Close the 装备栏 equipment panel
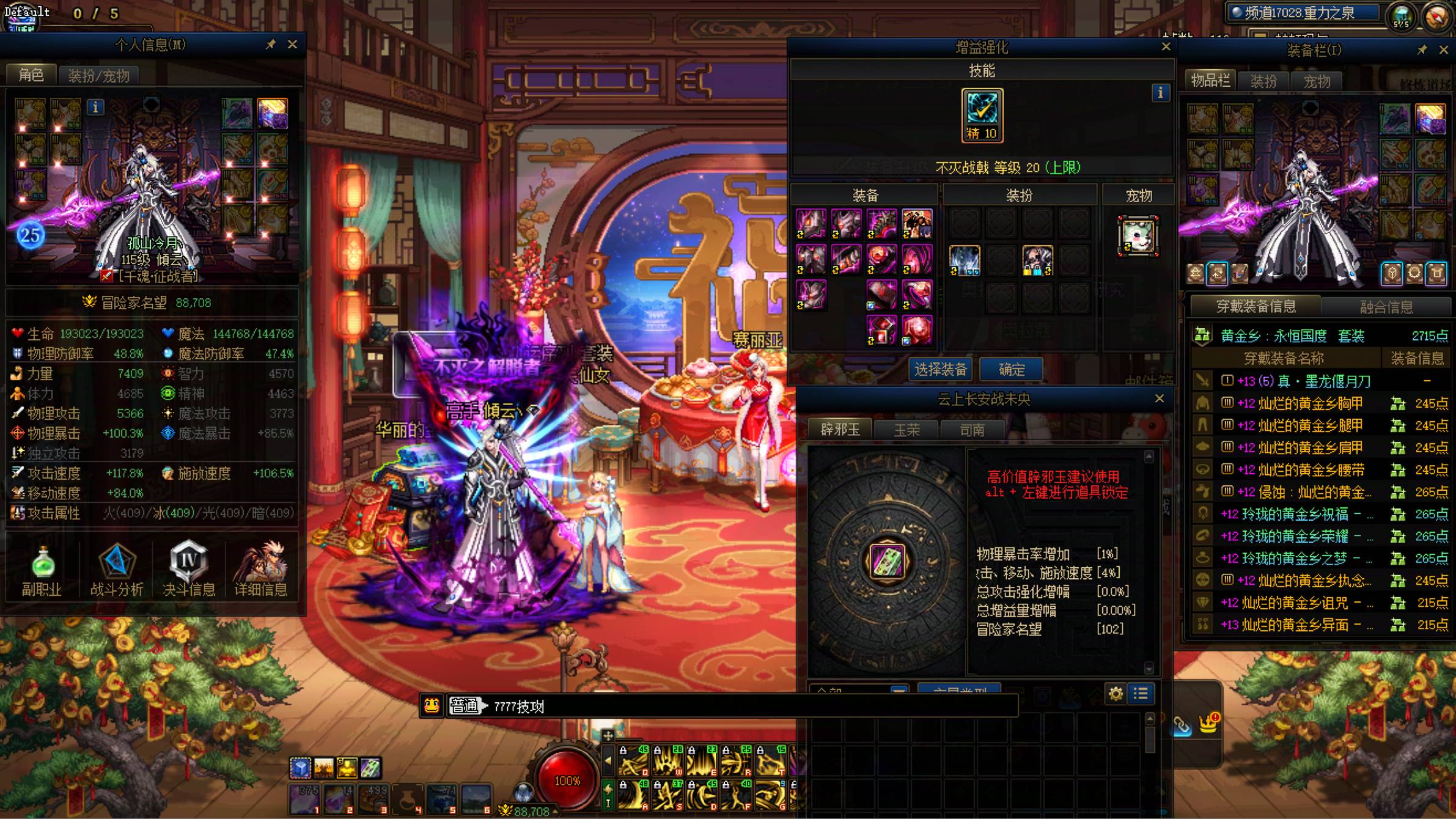The image size is (1456, 819). (x=1443, y=50)
